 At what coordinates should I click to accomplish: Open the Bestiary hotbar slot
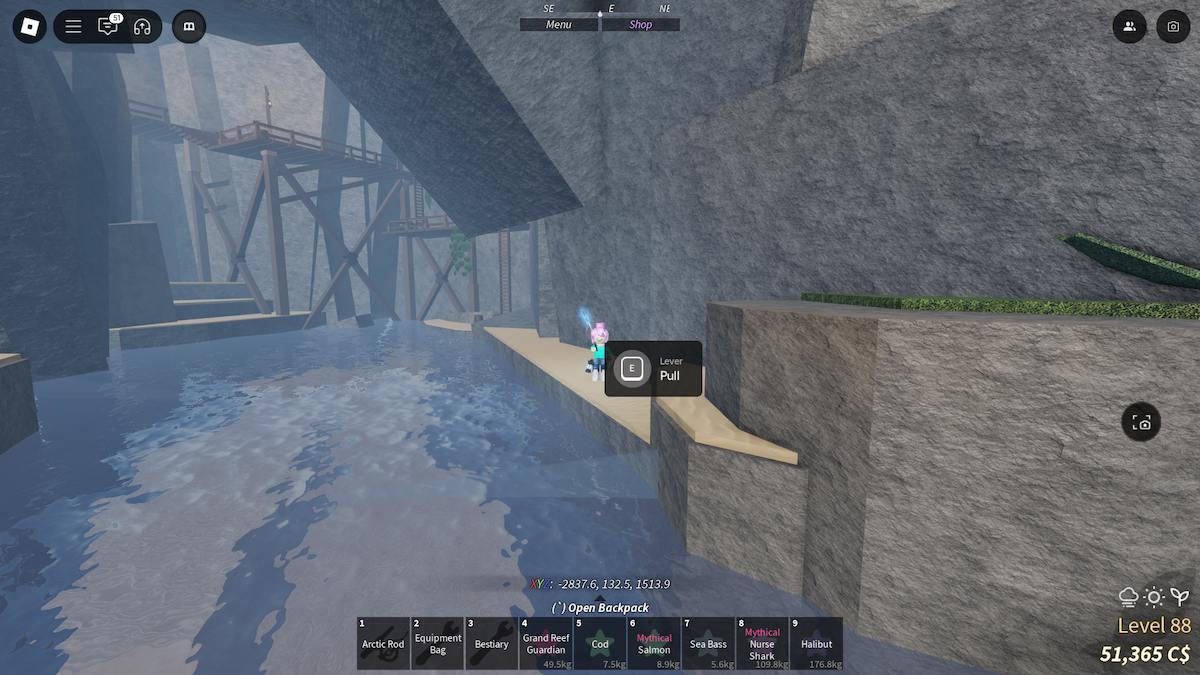(x=492, y=643)
